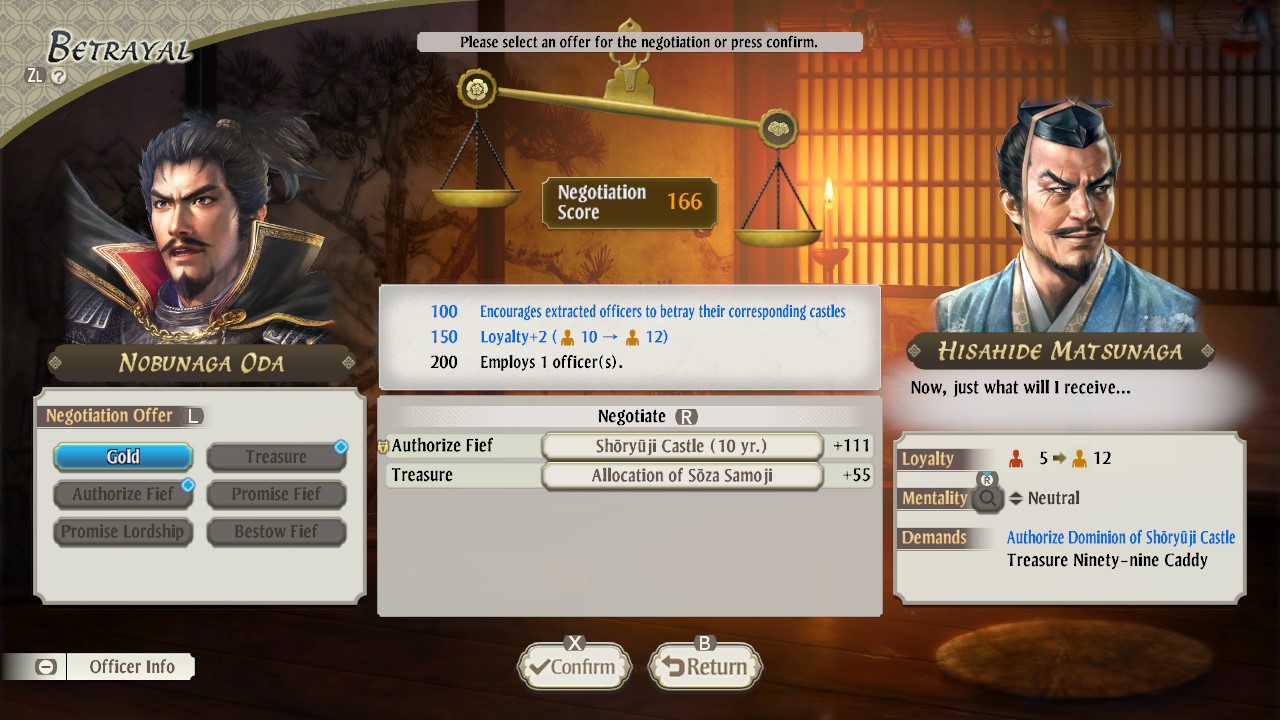
Task: Click the orange loyalty figure icon showing 12
Action: 1080,458
